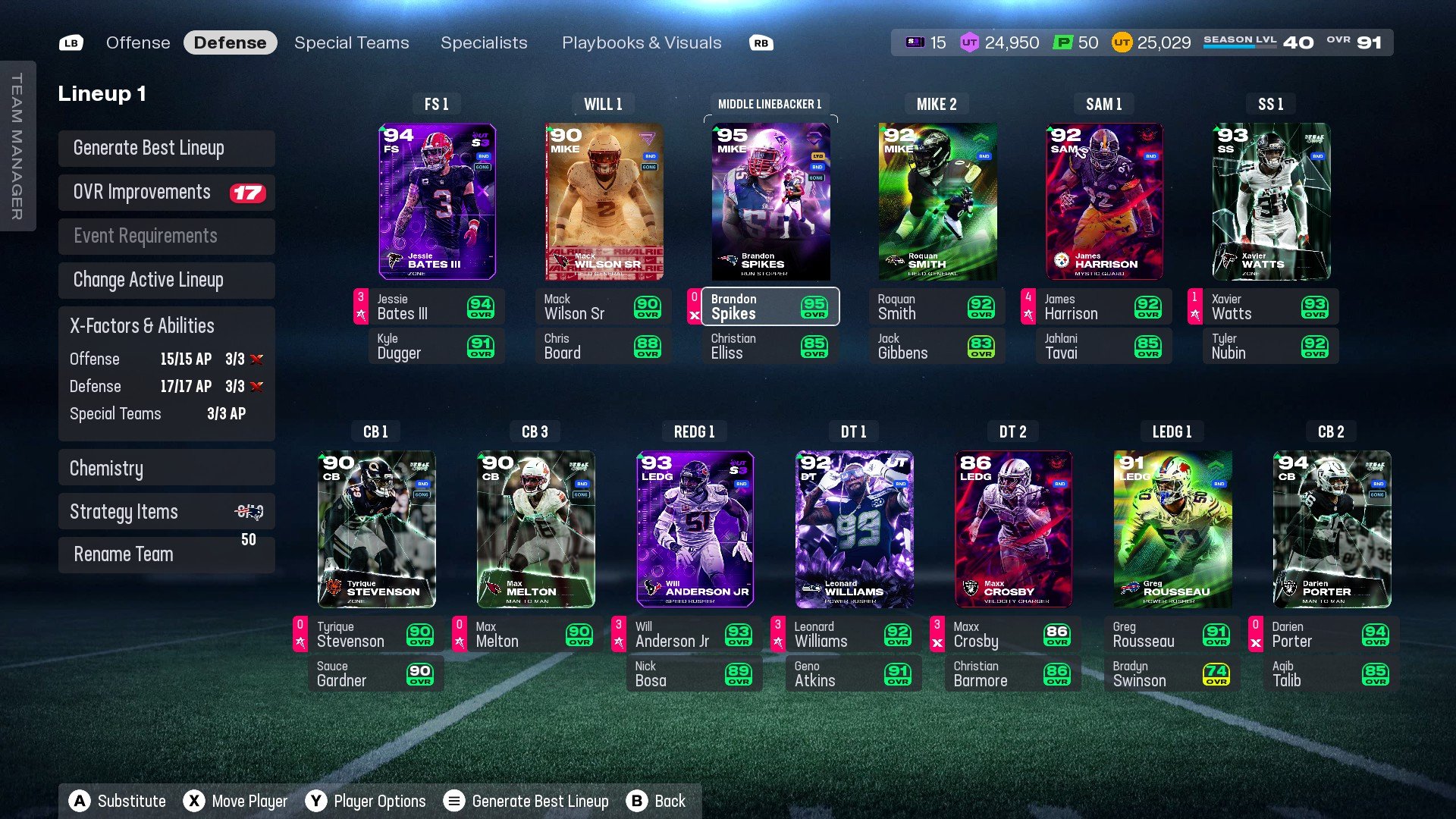Pick the Brandon Spikes middle linebacker card
The height and width of the screenshot is (819, 1456).
coord(770,202)
